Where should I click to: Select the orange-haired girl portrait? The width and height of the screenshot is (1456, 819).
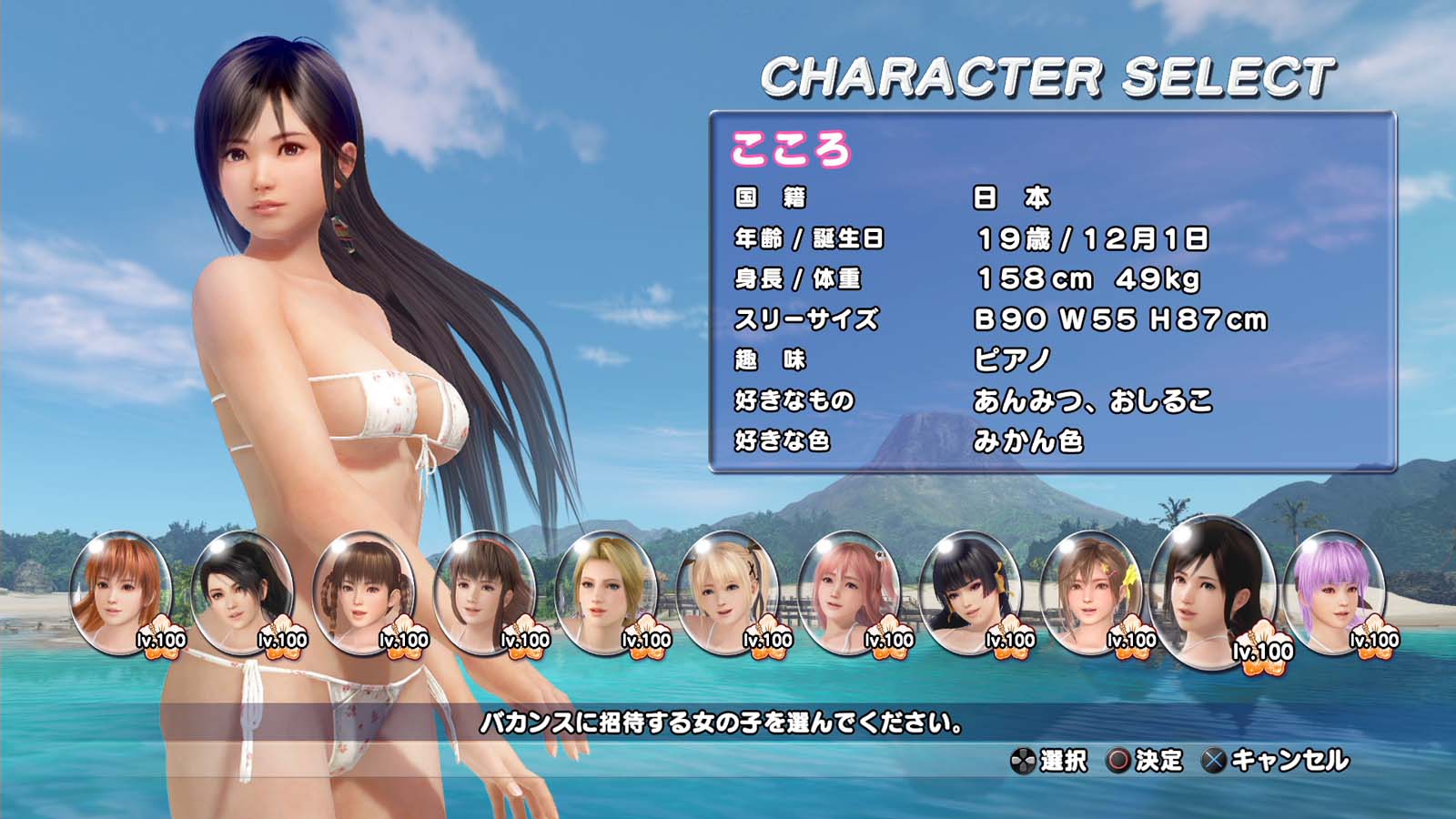point(121,591)
